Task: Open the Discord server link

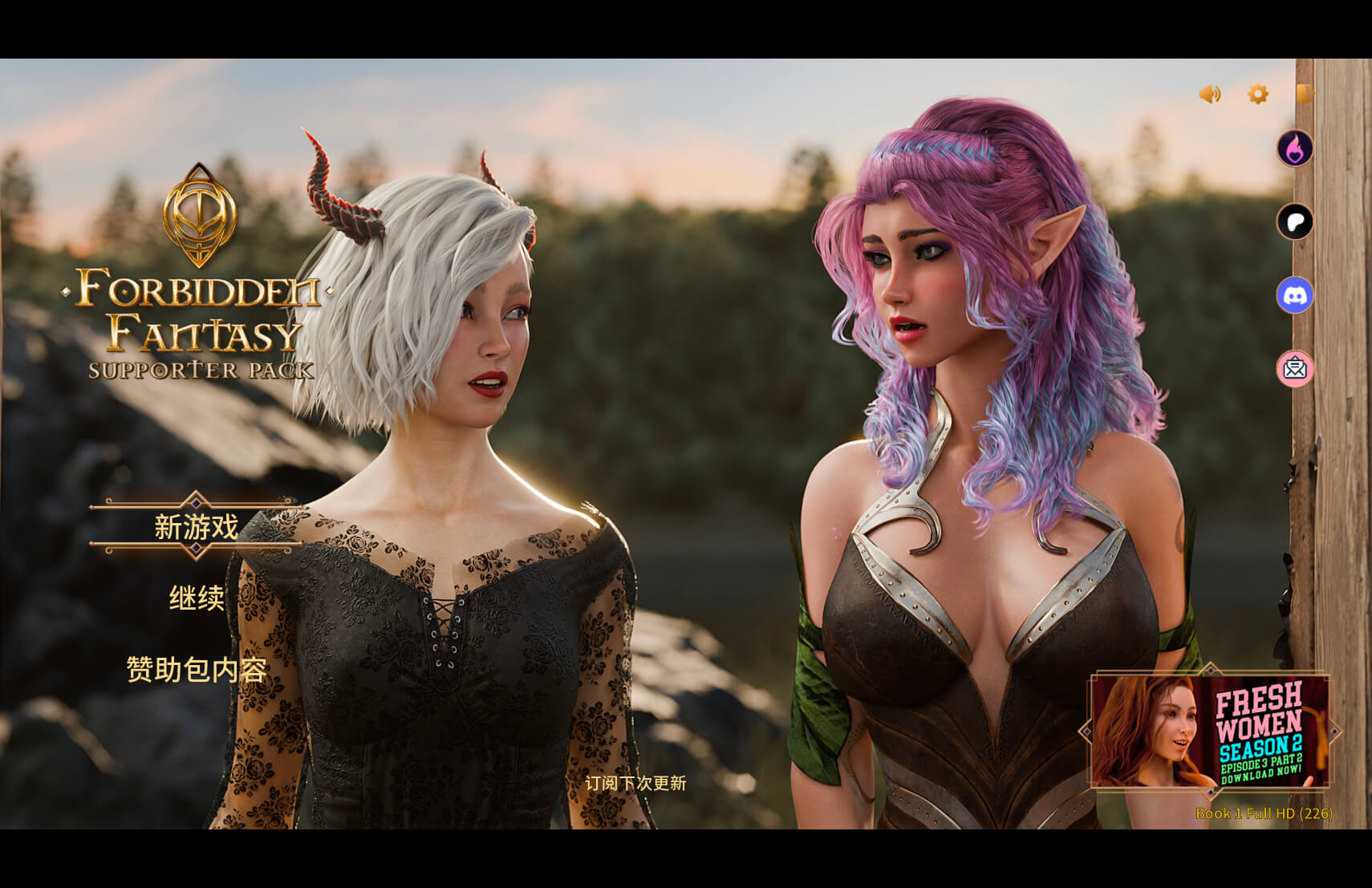Action: [x=1295, y=295]
